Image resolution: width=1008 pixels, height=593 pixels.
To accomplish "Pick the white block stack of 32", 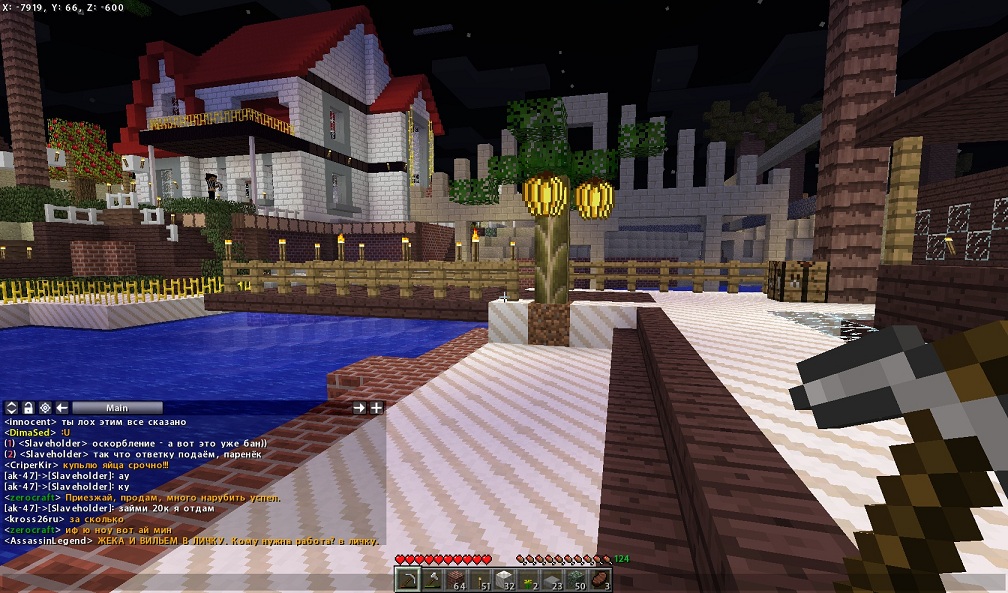I will (x=504, y=580).
